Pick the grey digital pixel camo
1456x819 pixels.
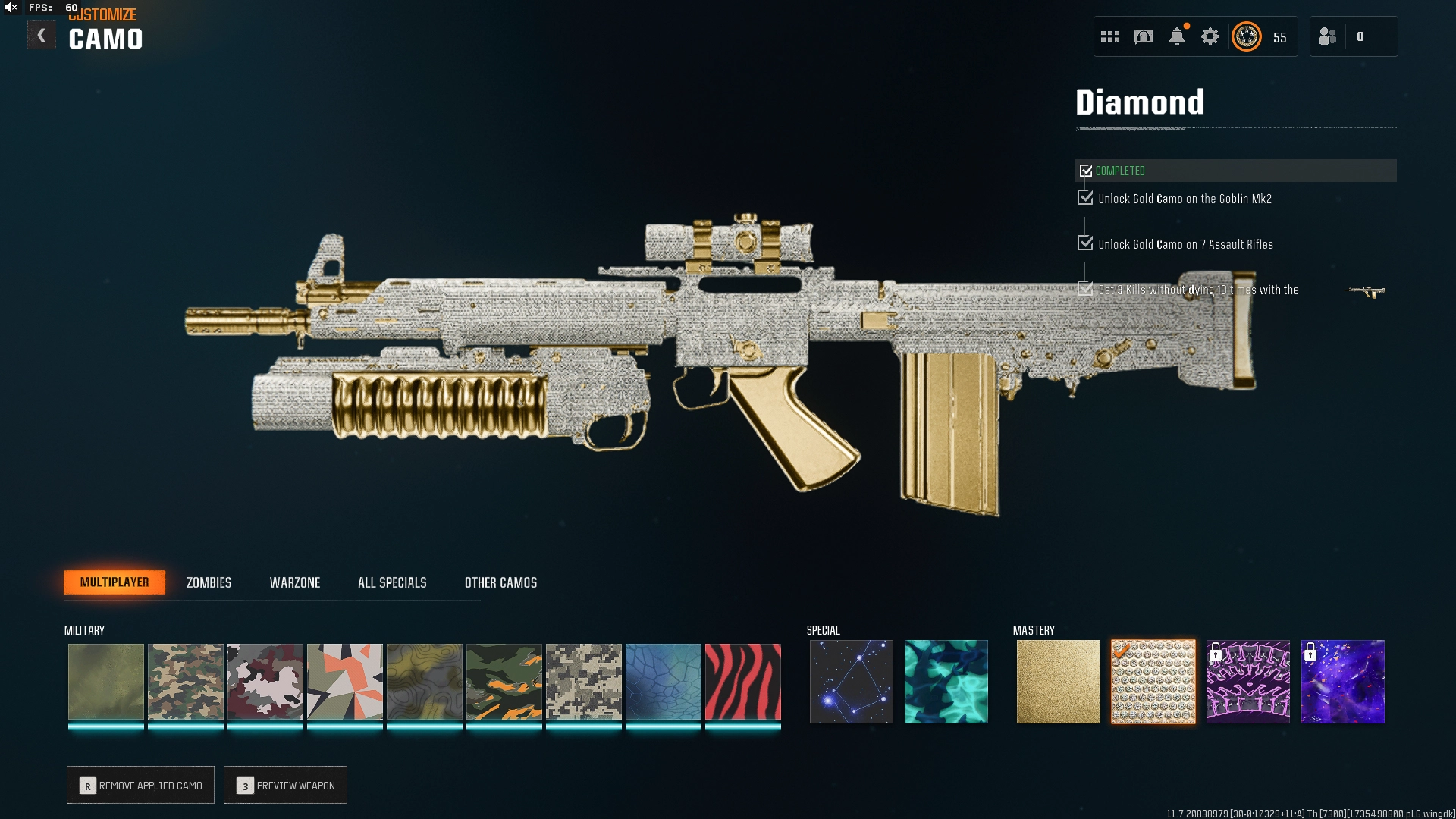(583, 681)
